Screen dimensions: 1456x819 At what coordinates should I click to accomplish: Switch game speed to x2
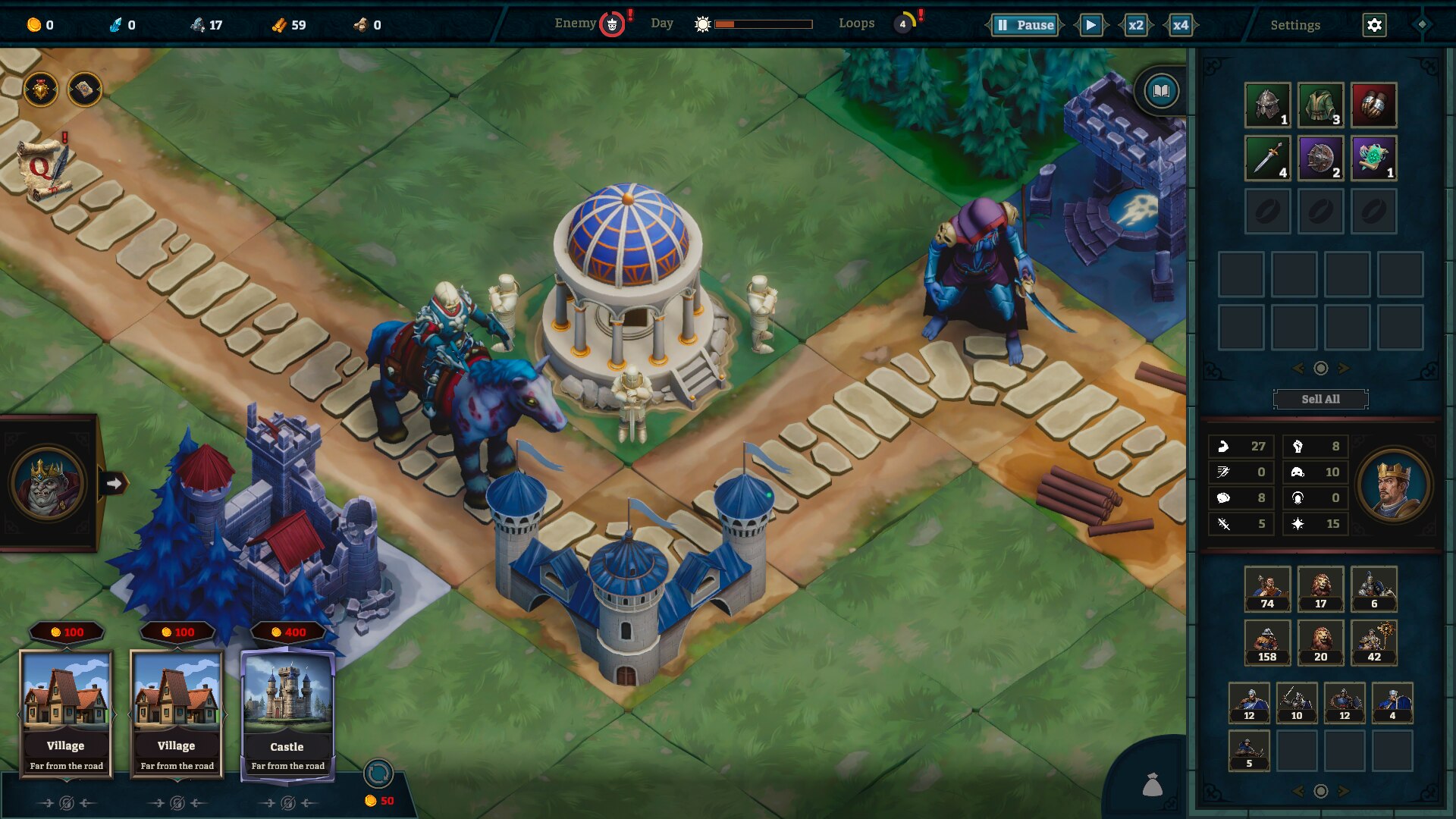click(1135, 25)
